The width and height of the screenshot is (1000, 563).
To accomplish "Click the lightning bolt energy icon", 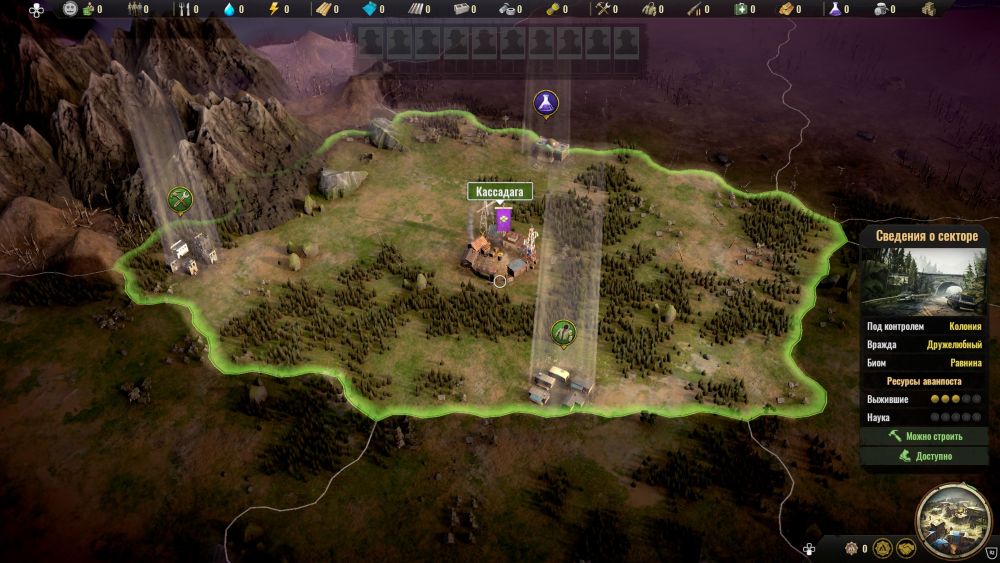I will 274,10.
